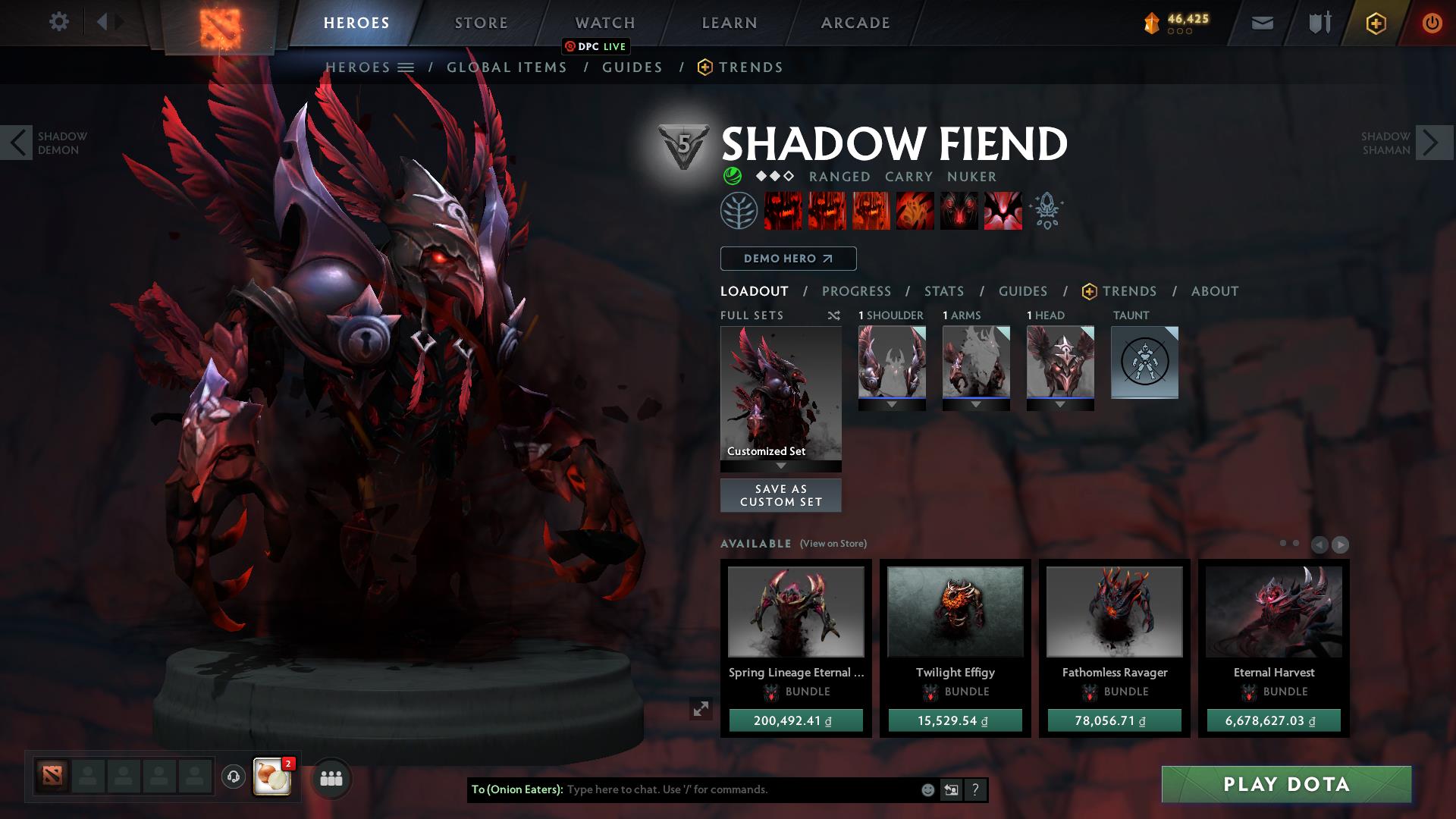This screenshot has width=1456, height=819.
Task: Click the Aghanim's Scepter upgrade icon
Action: [x=1046, y=211]
